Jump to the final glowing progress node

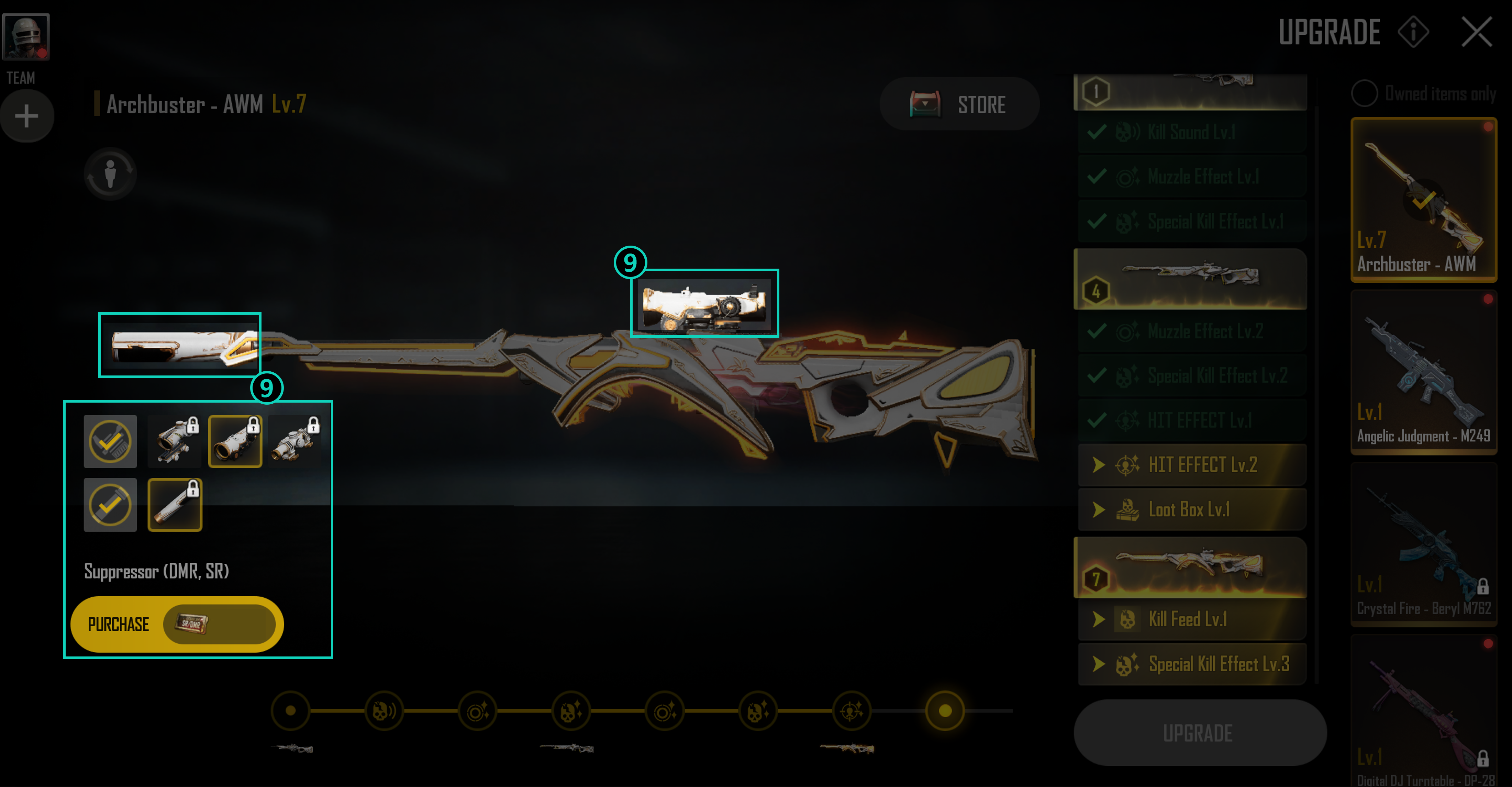coord(944,711)
